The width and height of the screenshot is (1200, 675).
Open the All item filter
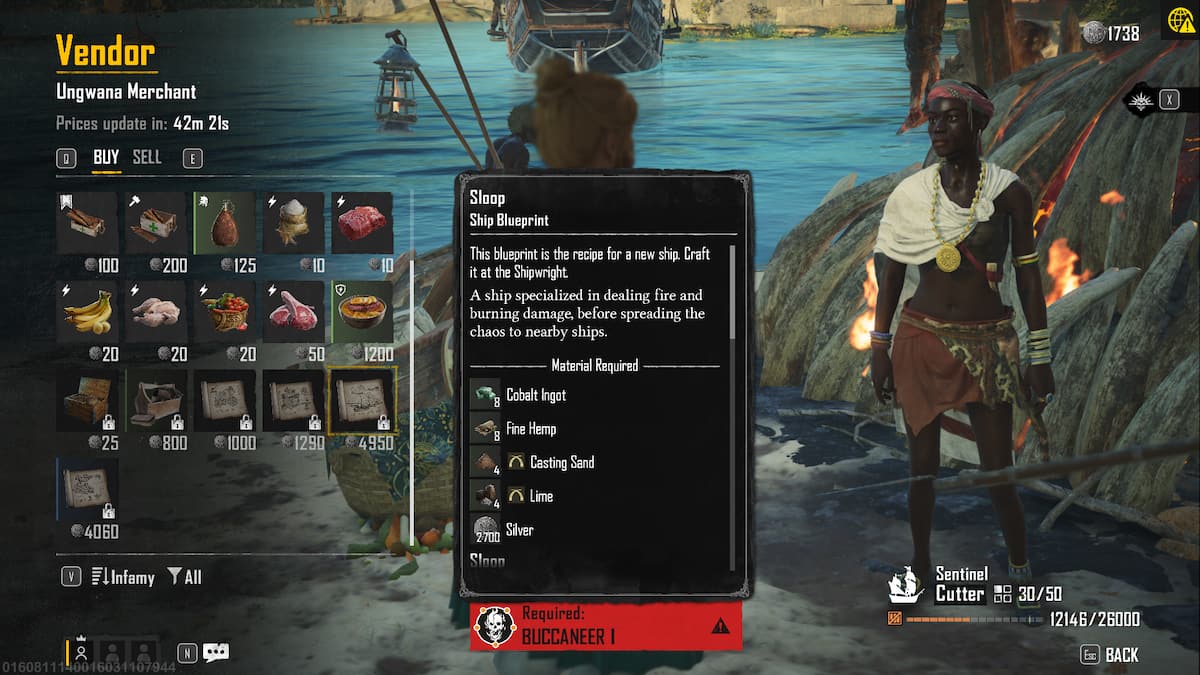[x=184, y=576]
